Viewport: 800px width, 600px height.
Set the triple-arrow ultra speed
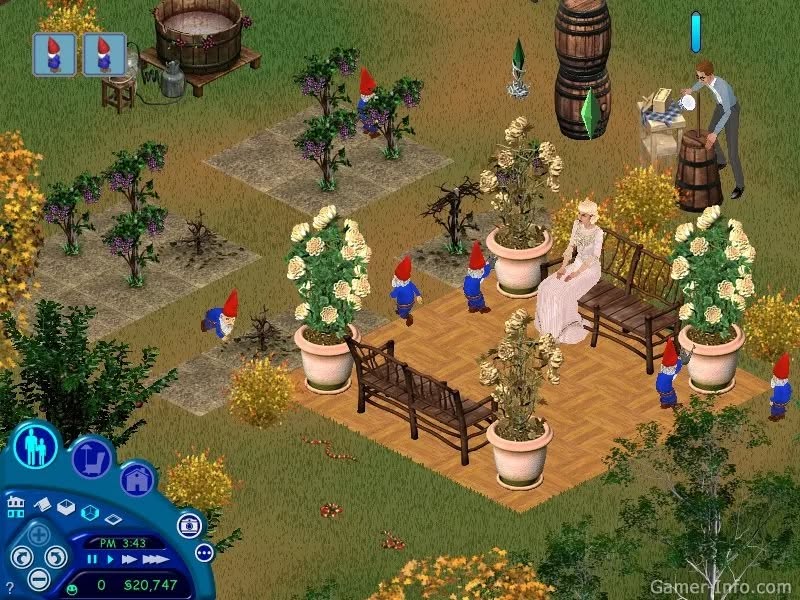coord(153,560)
